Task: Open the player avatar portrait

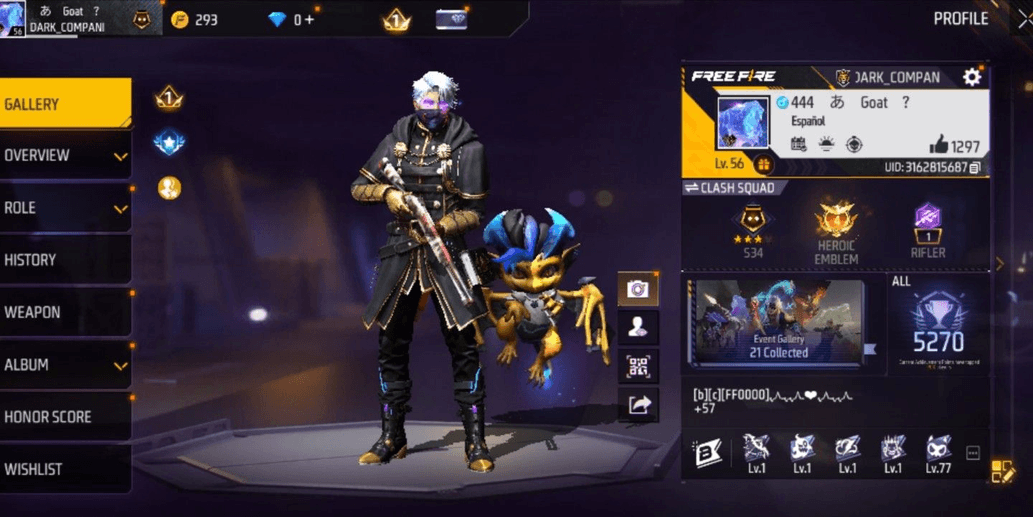Action: tap(743, 122)
